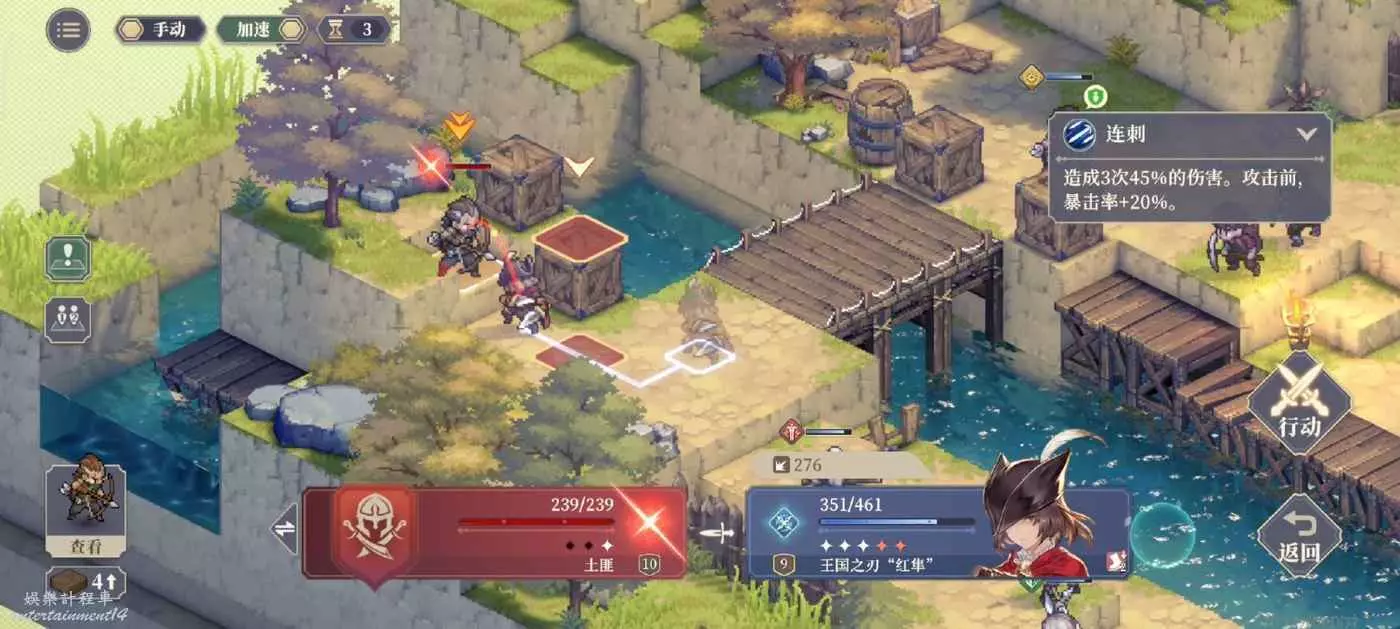Viewport: 1400px width, 629px height.
Task: Go back with the 返回 button
Action: 1299,536
